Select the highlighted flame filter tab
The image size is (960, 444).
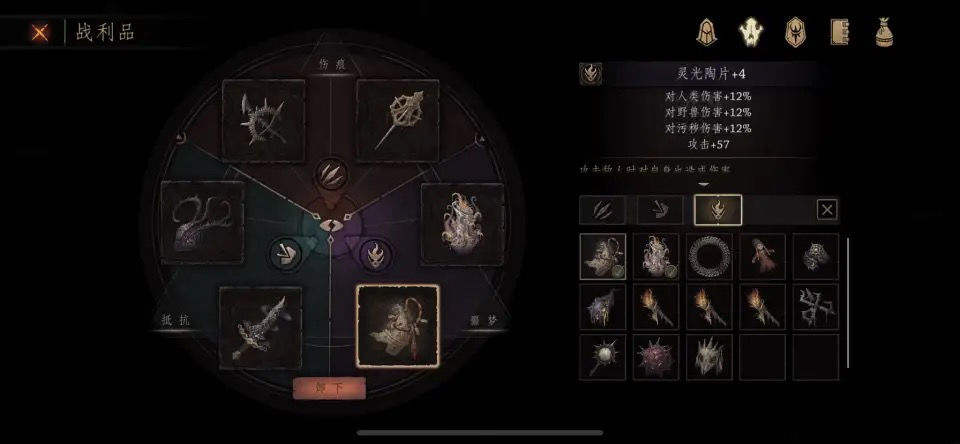coord(718,210)
